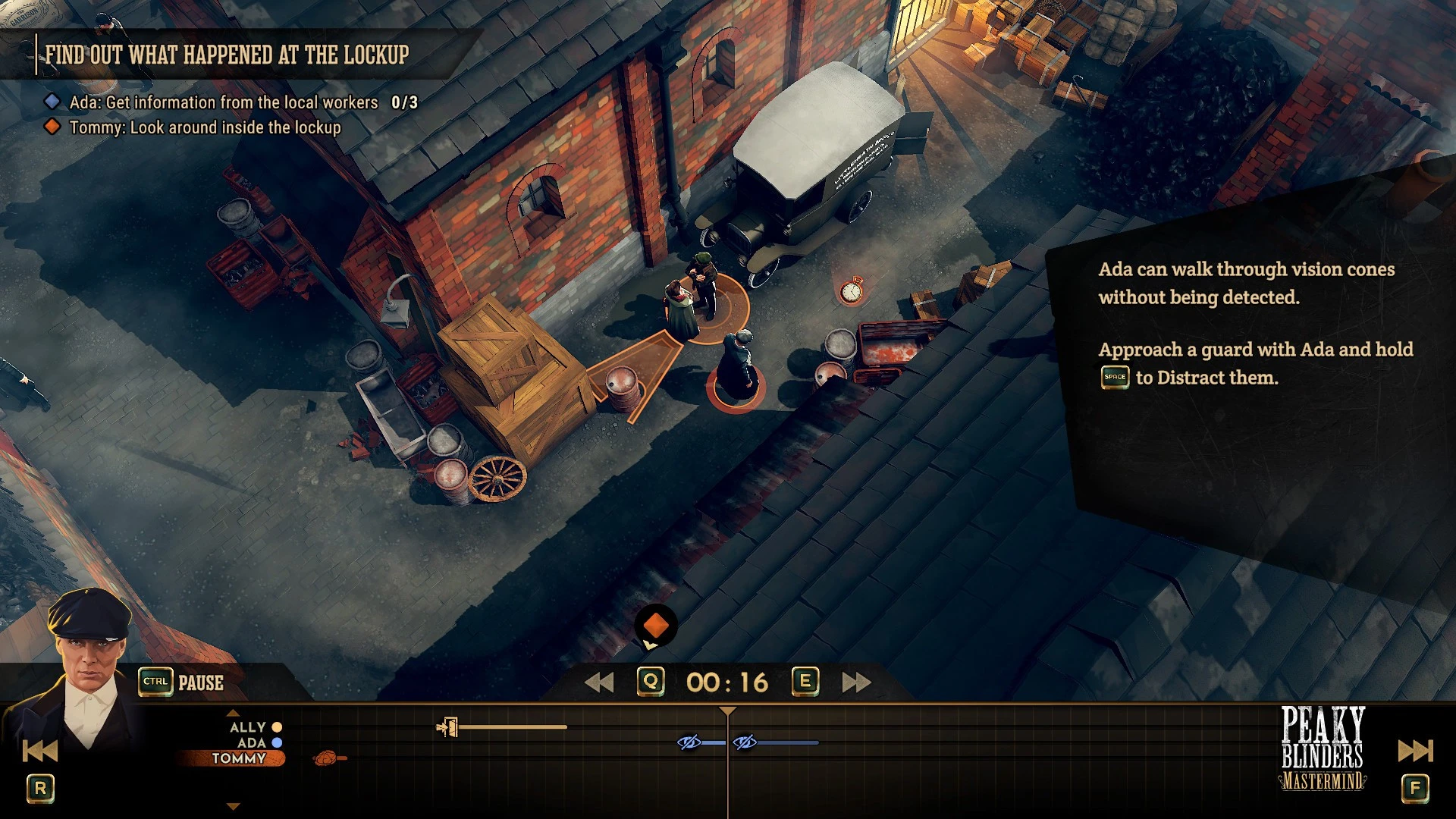Viewport: 1456px width, 819px height.
Task: Choose the Ally row in the character list
Action: coord(248,727)
